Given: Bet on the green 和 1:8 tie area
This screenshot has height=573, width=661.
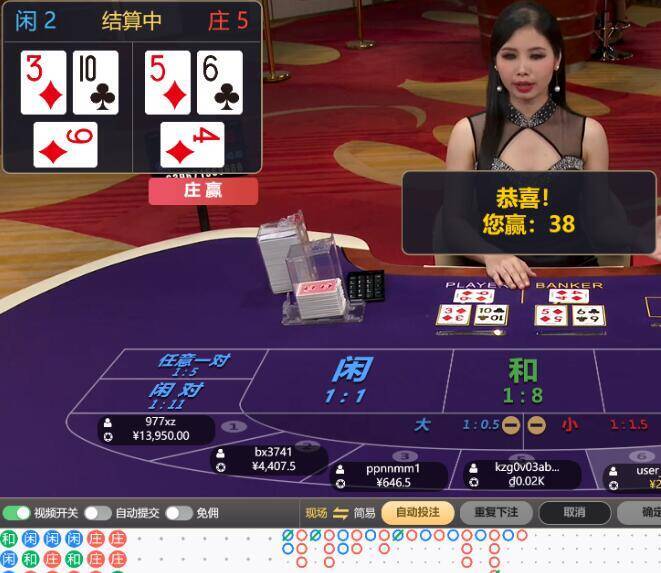Looking at the screenshot, I should click(x=522, y=380).
